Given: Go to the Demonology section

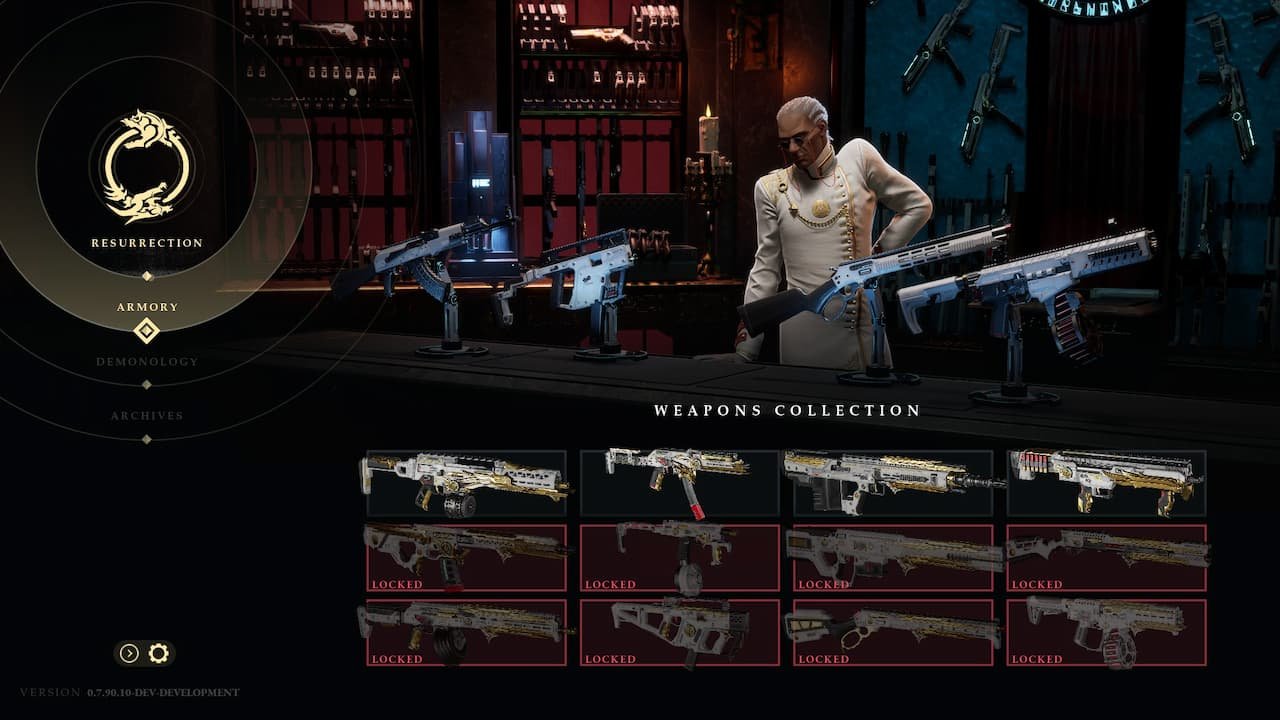Looking at the screenshot, I should pos(147,361).
